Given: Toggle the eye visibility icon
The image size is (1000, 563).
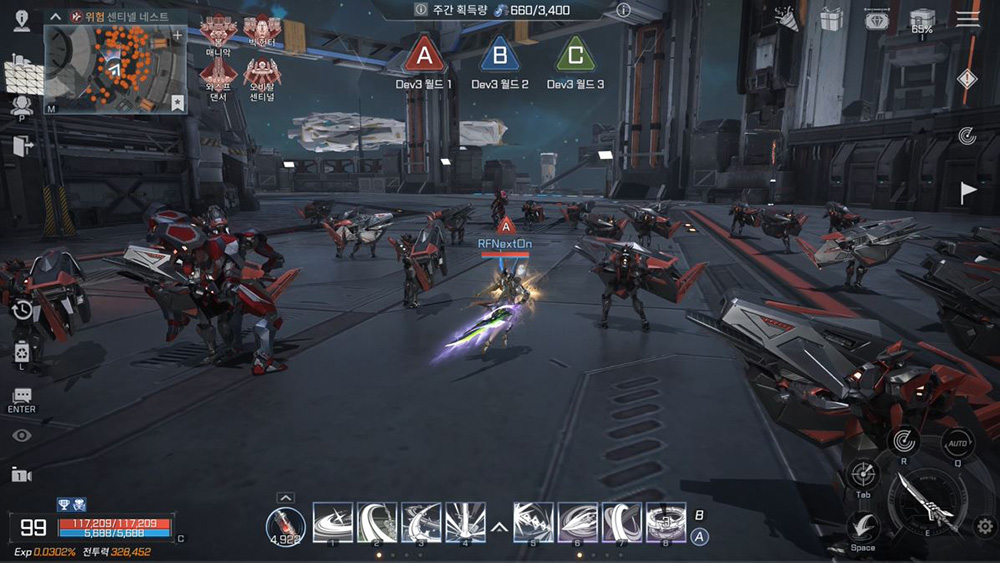Looking at the screenshot, I should click(21, 435).
